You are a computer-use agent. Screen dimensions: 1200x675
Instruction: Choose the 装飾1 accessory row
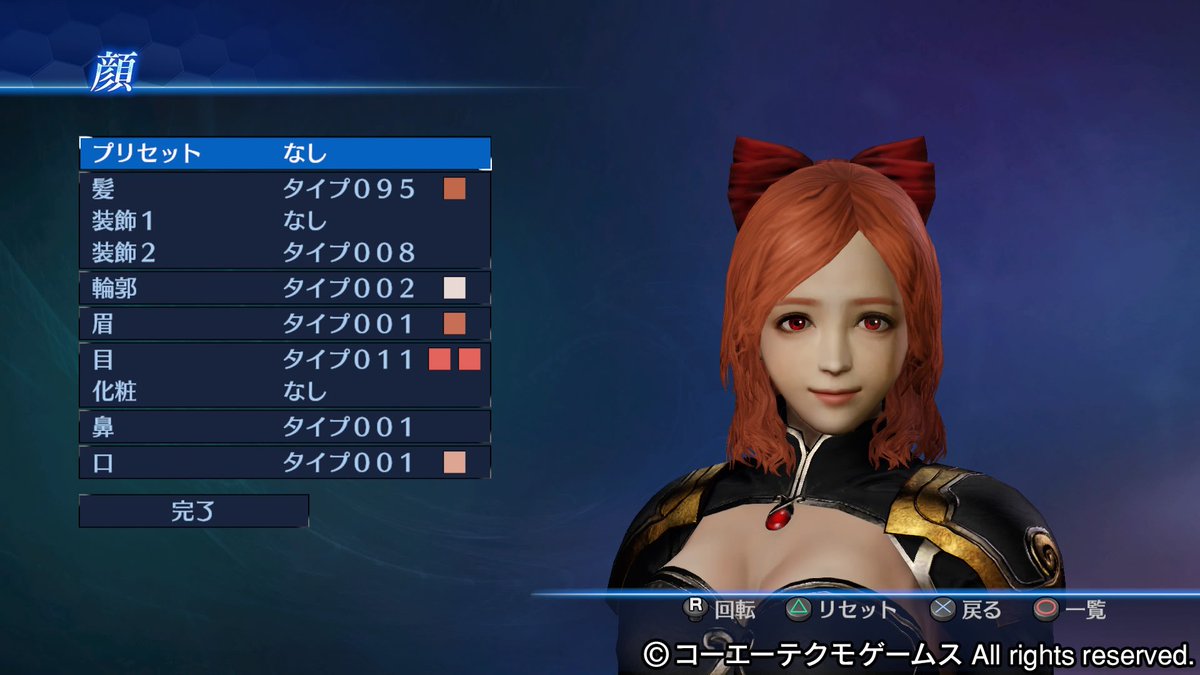tap(284, 220)
